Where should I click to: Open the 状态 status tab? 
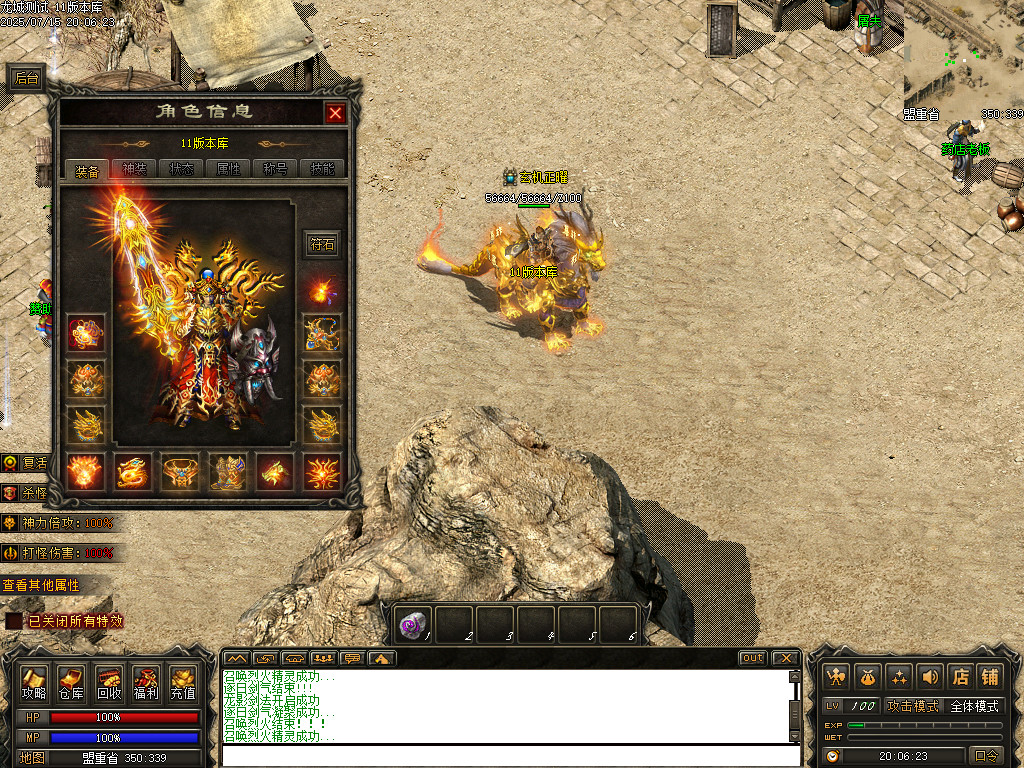point(182,169)
